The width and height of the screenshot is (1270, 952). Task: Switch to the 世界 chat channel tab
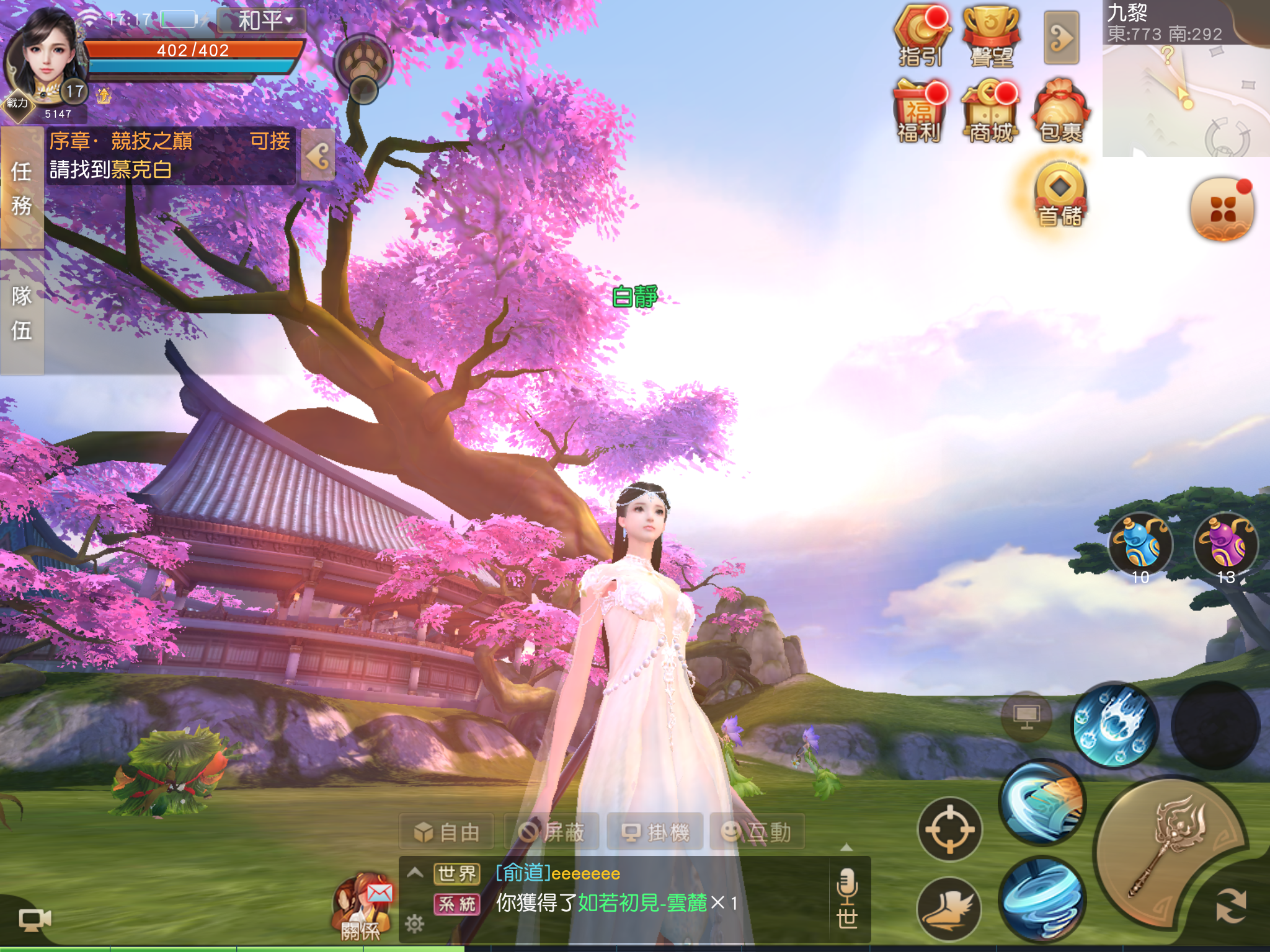point(457,874)
